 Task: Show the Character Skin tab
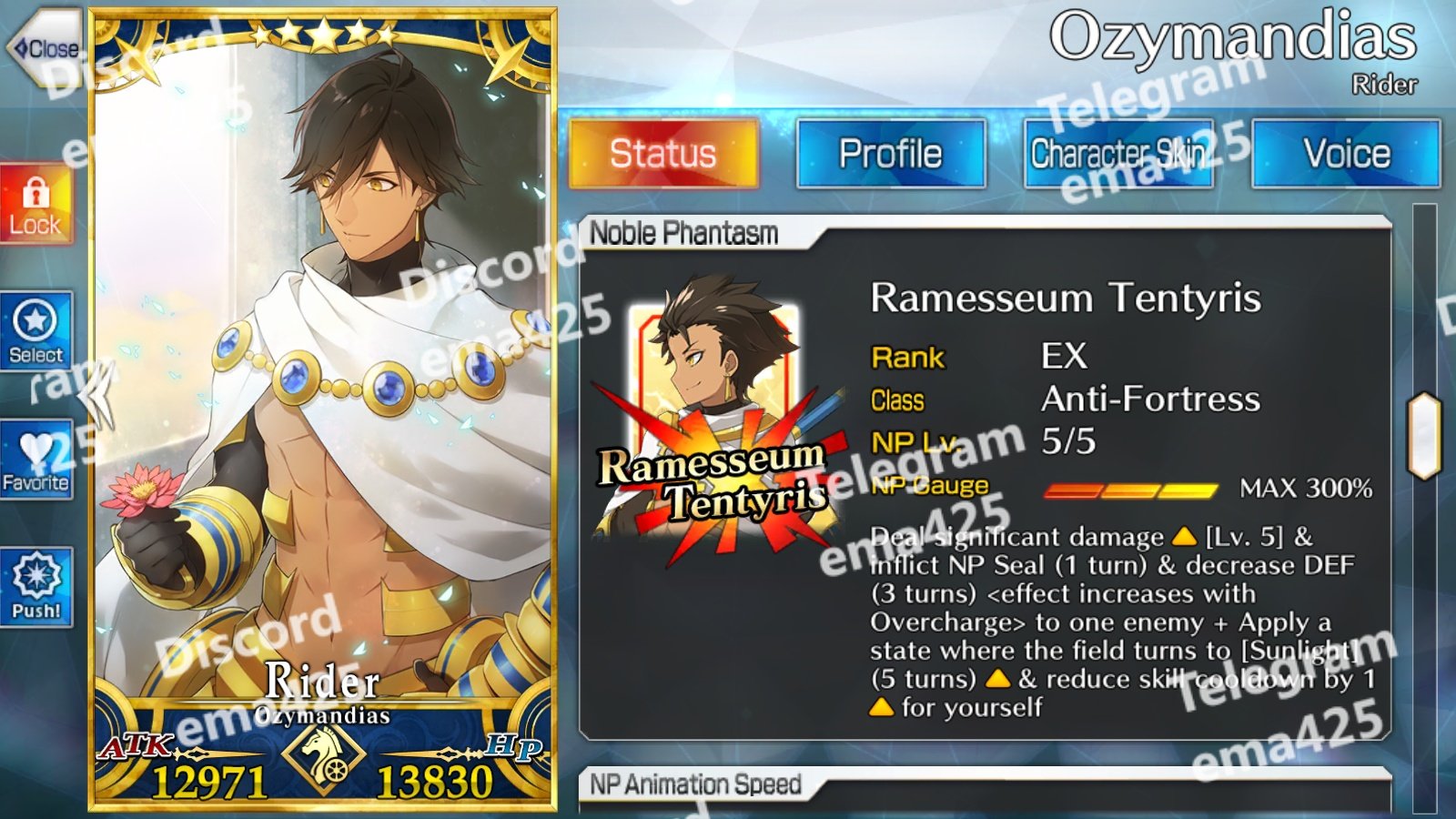click(x=1118, y=153)
